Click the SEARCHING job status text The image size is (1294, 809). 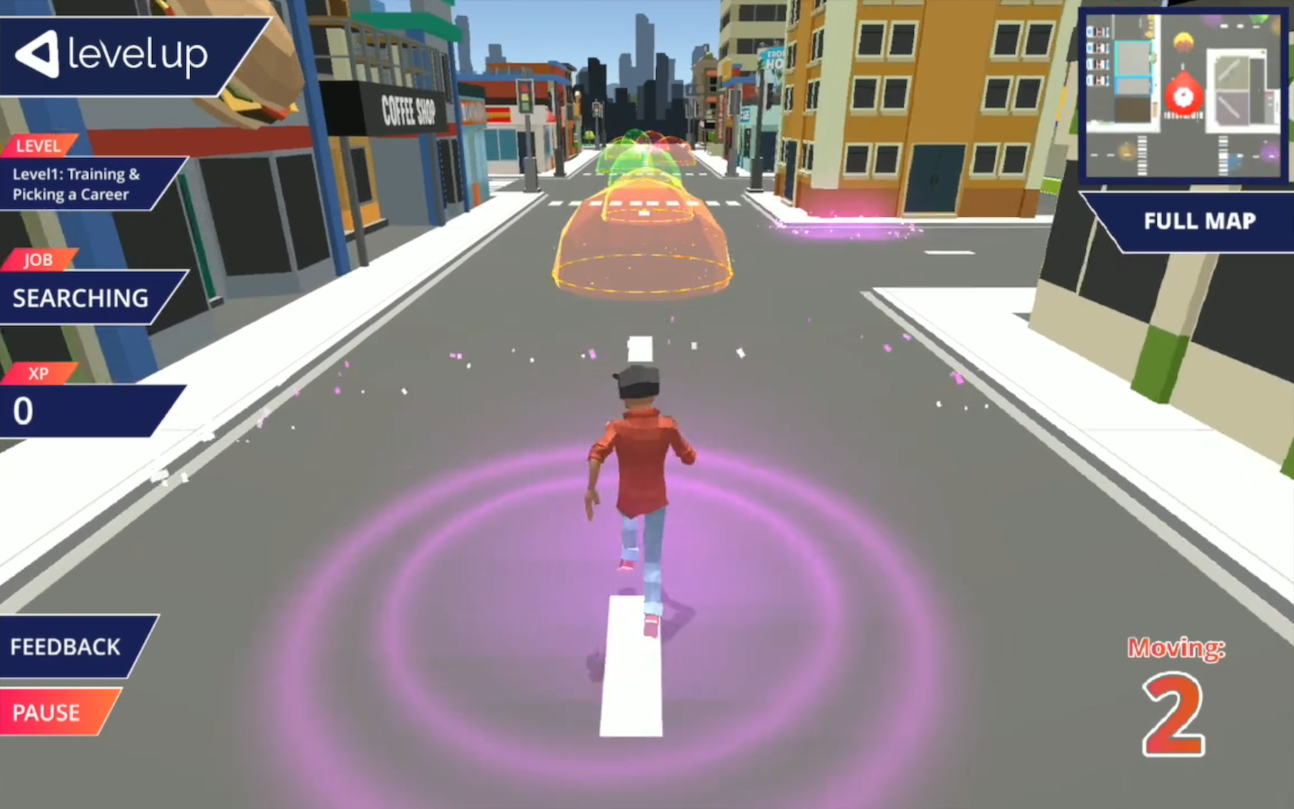(80, 298)
